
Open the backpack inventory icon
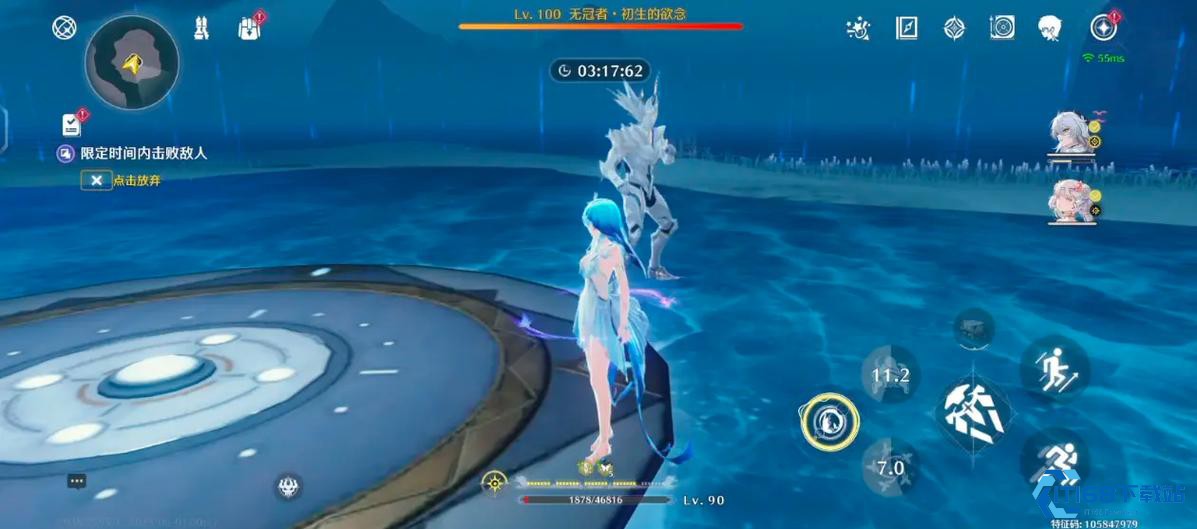(x=249, y=28)
